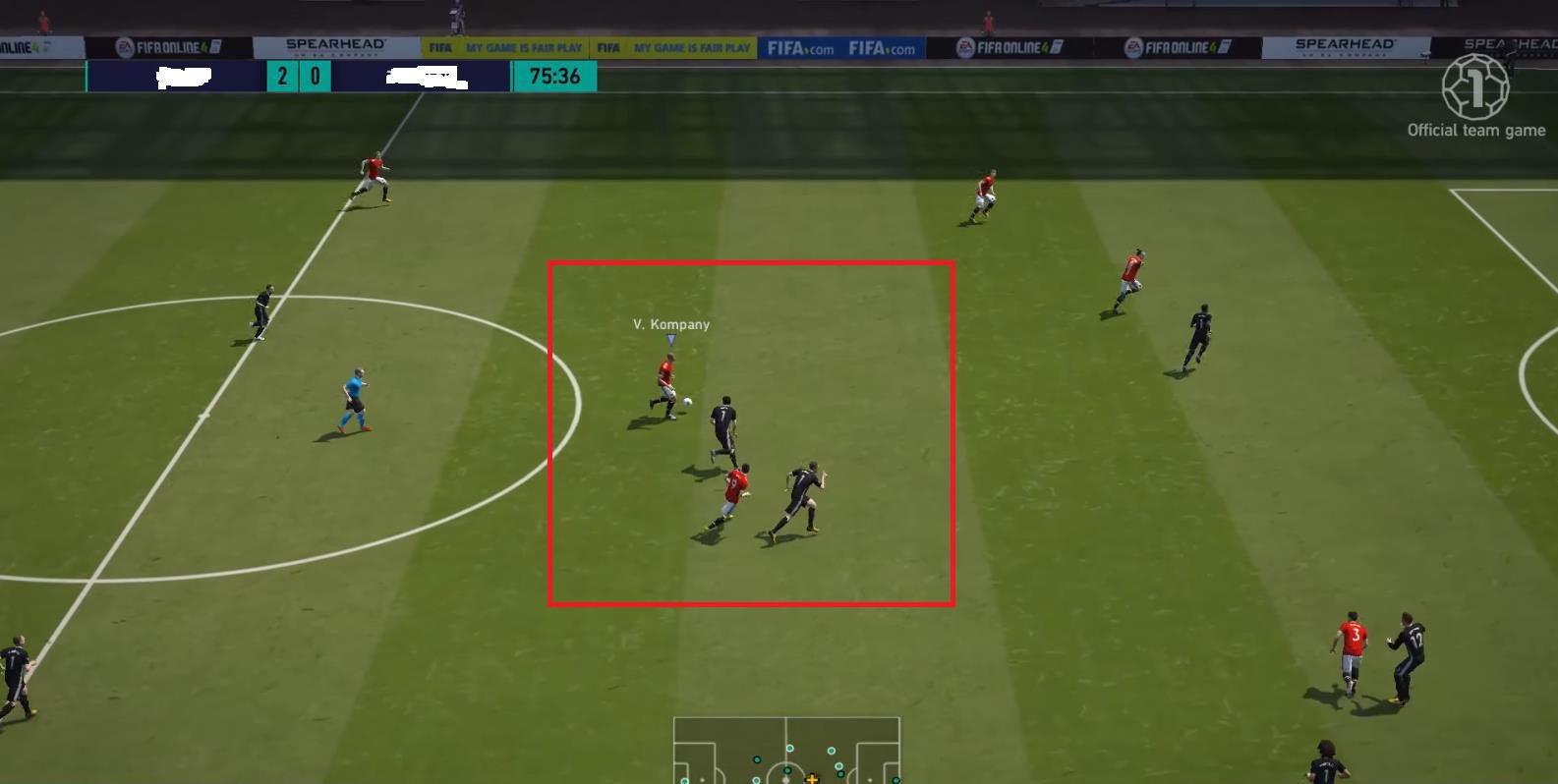Screen dimensions: 1558x784
Task: Click the V. Kompany player name label
Action: click(670, 323)
